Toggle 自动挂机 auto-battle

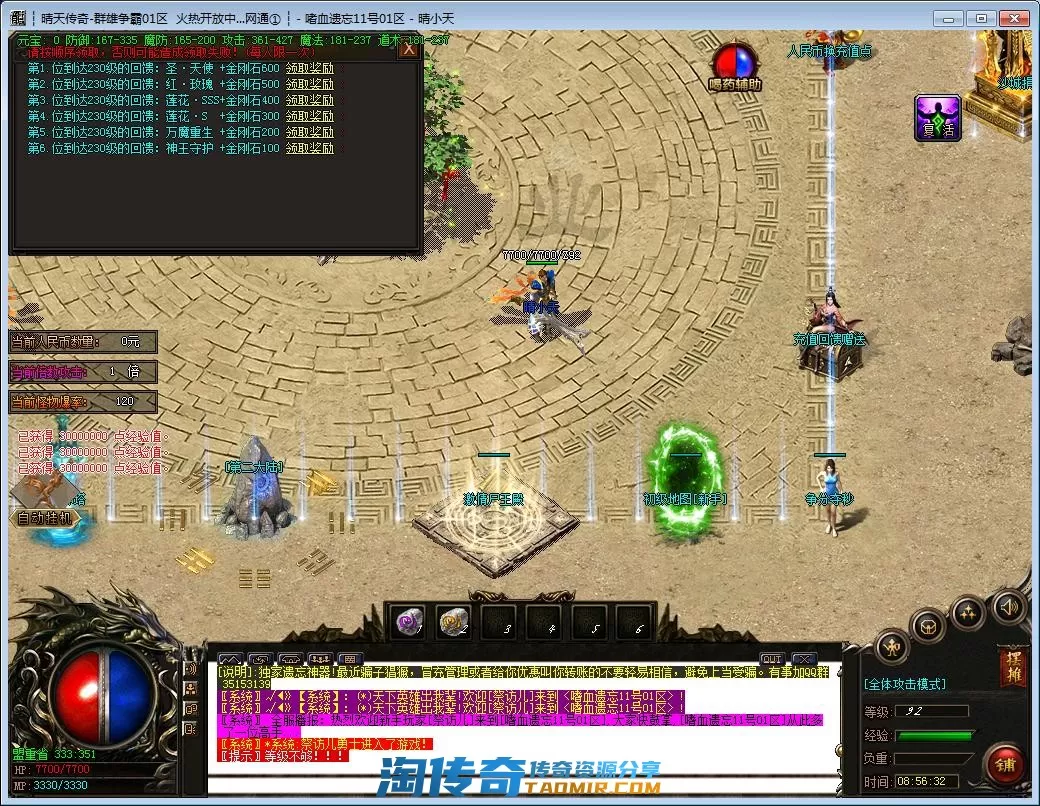click(45, 518)
